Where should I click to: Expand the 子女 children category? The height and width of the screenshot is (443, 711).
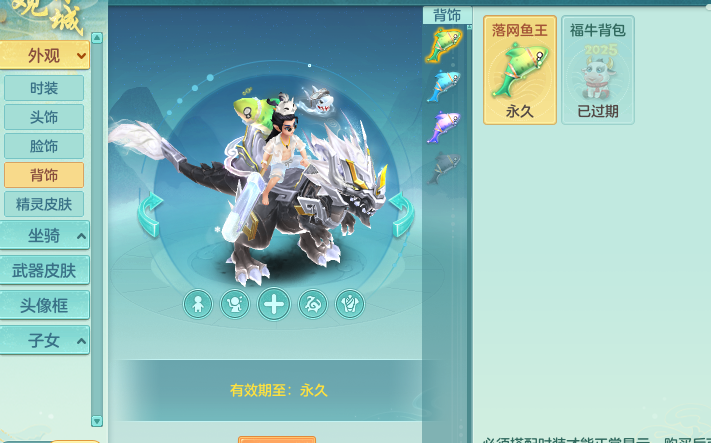click(x=44, y=340)
